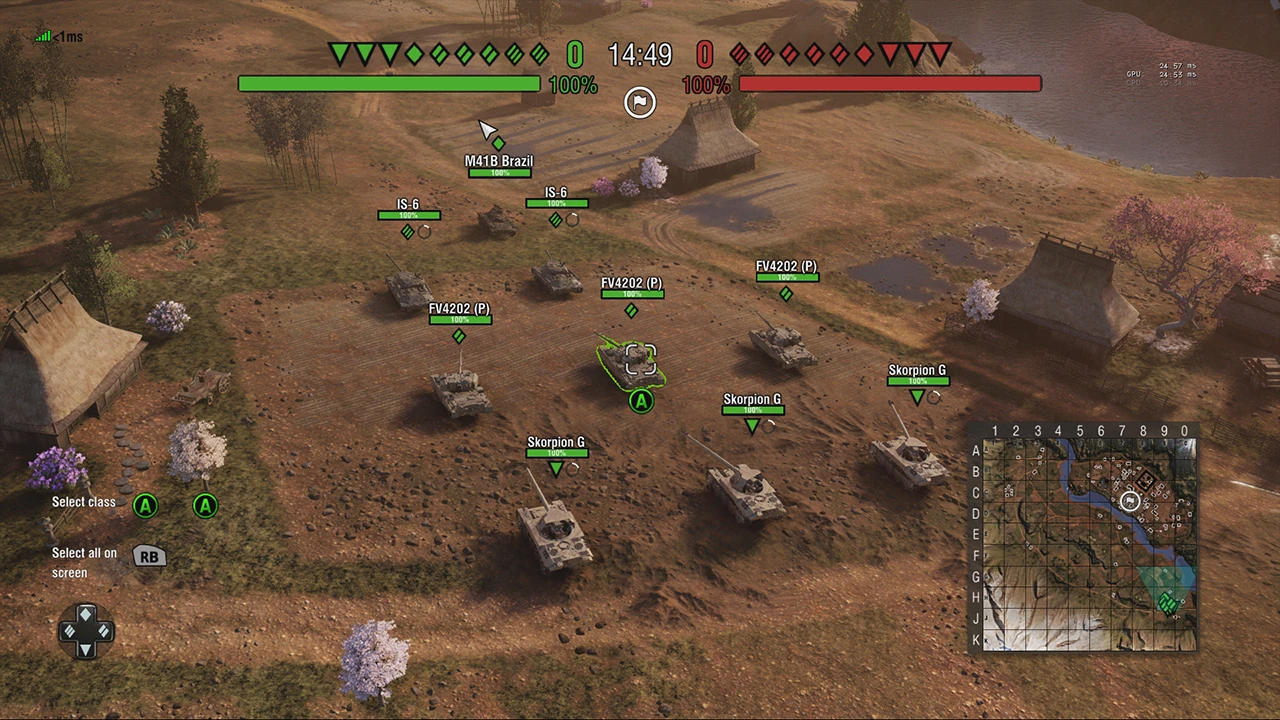The height and width of the screenshot is (720, 1280).
Task: Click the Select class label
Action: tap(83, 502)
